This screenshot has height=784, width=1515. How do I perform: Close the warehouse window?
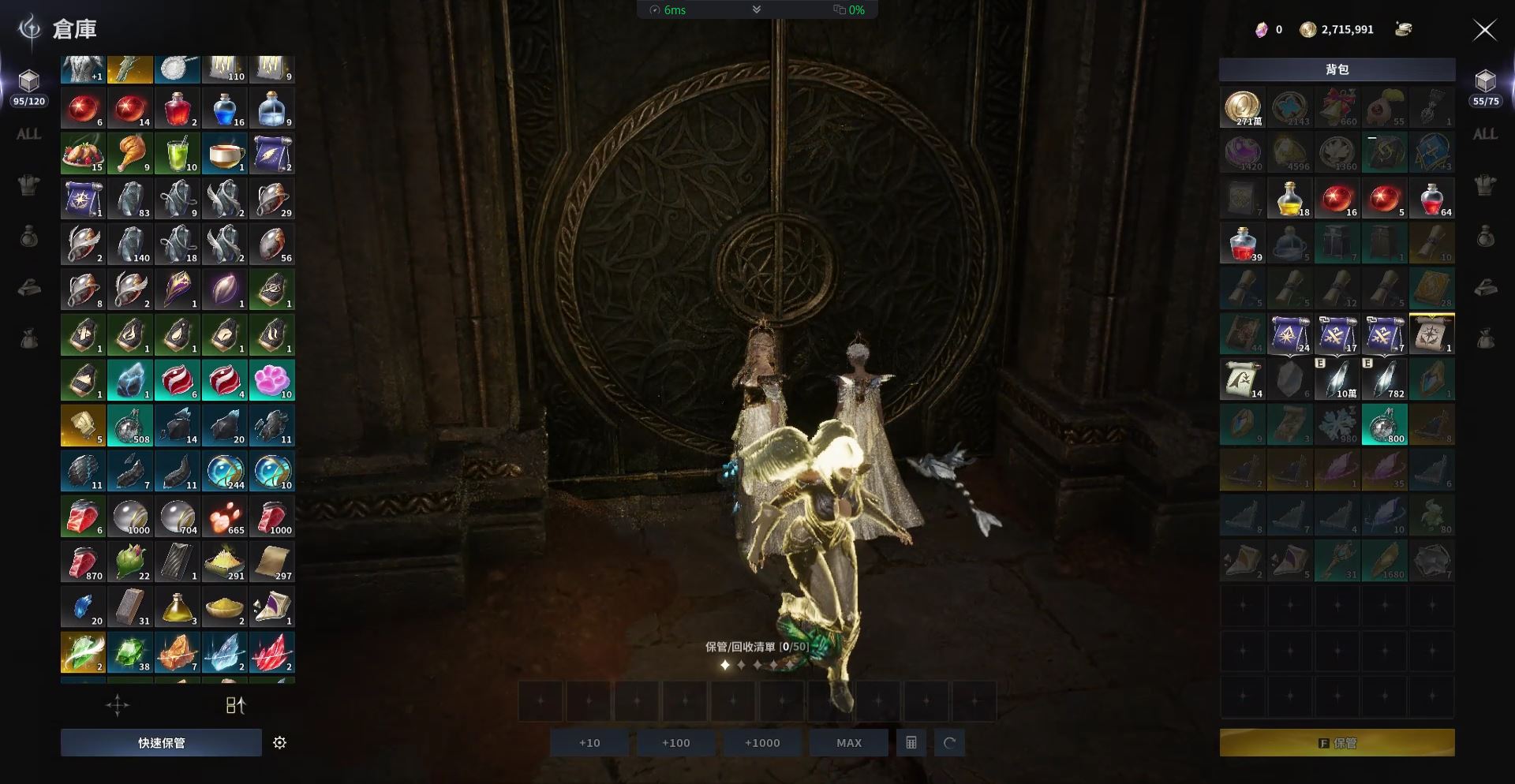point(1484,30)
